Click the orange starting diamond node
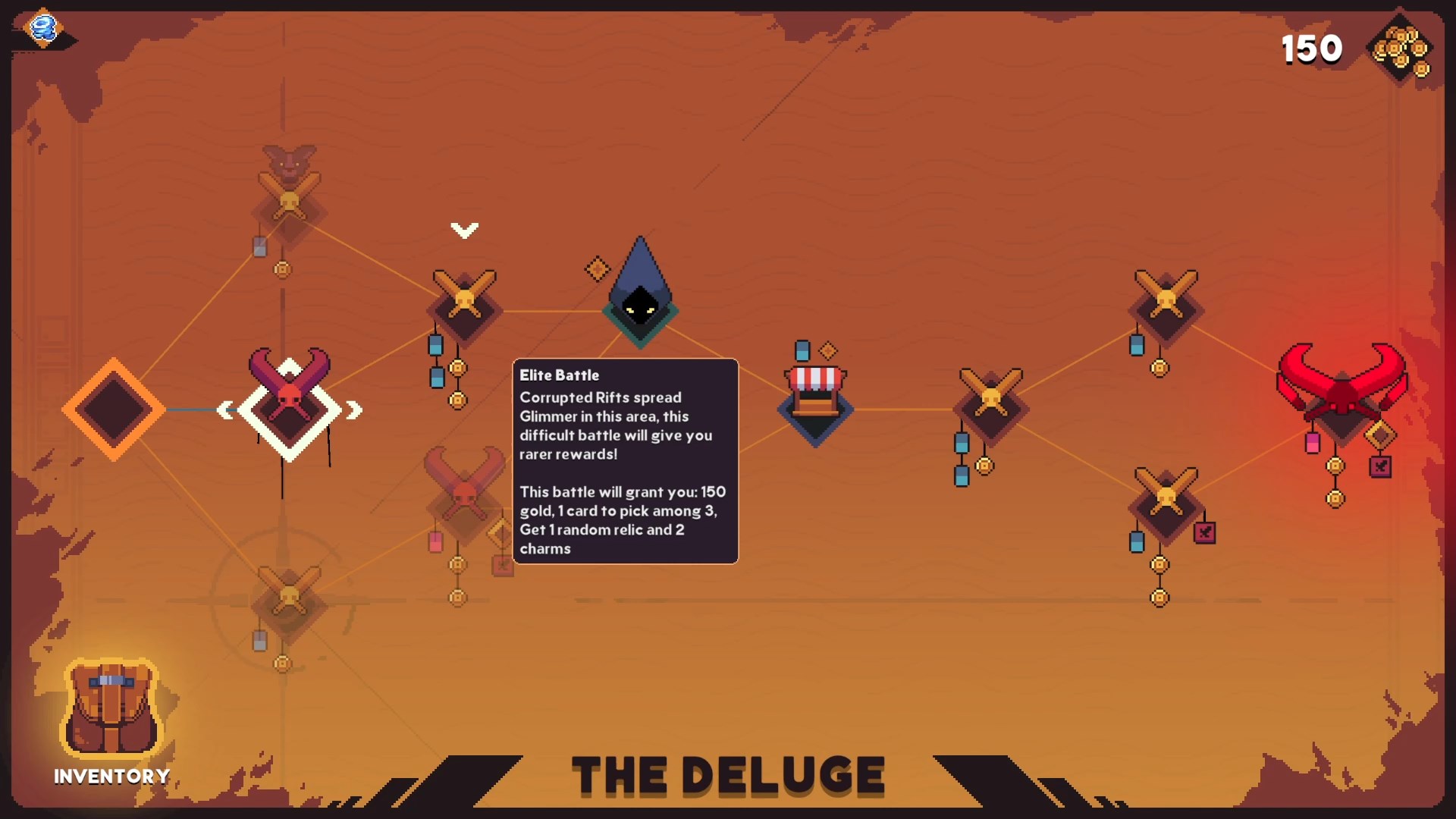1456x819 pixels. coord(114,409)
